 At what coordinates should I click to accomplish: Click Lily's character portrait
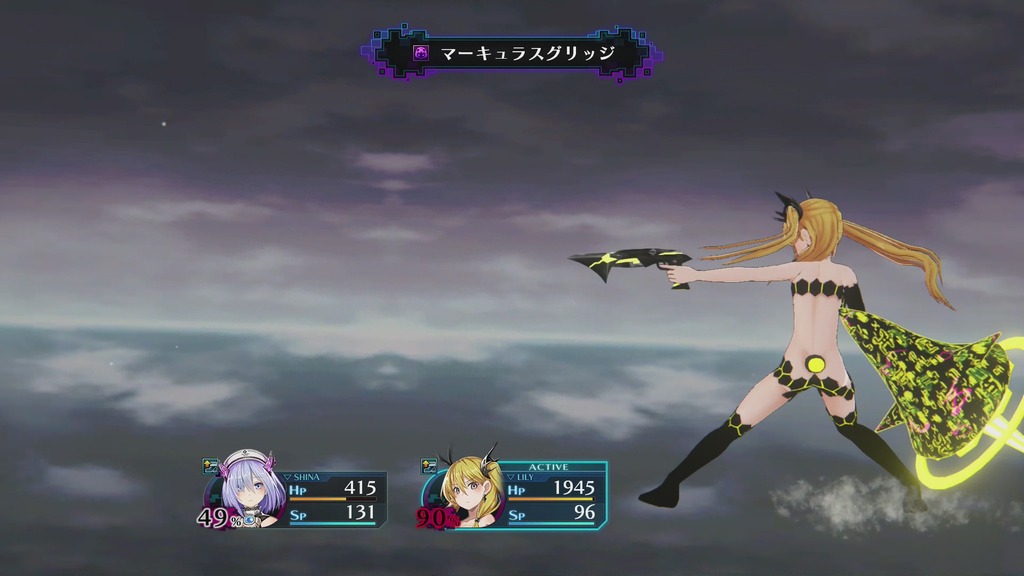click(x=466, y=490)
